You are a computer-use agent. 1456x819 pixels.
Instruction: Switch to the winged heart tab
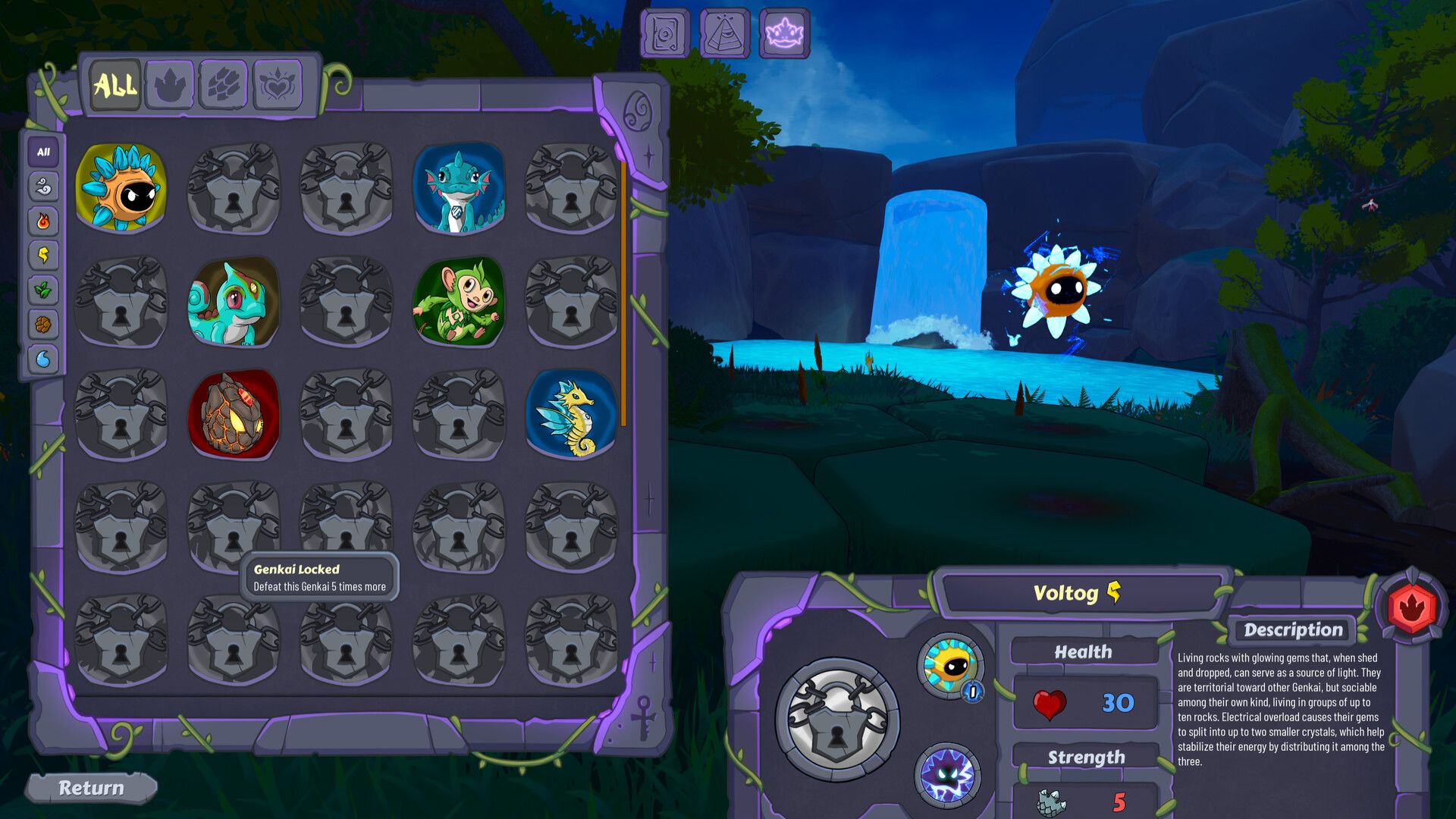(278, 85)
